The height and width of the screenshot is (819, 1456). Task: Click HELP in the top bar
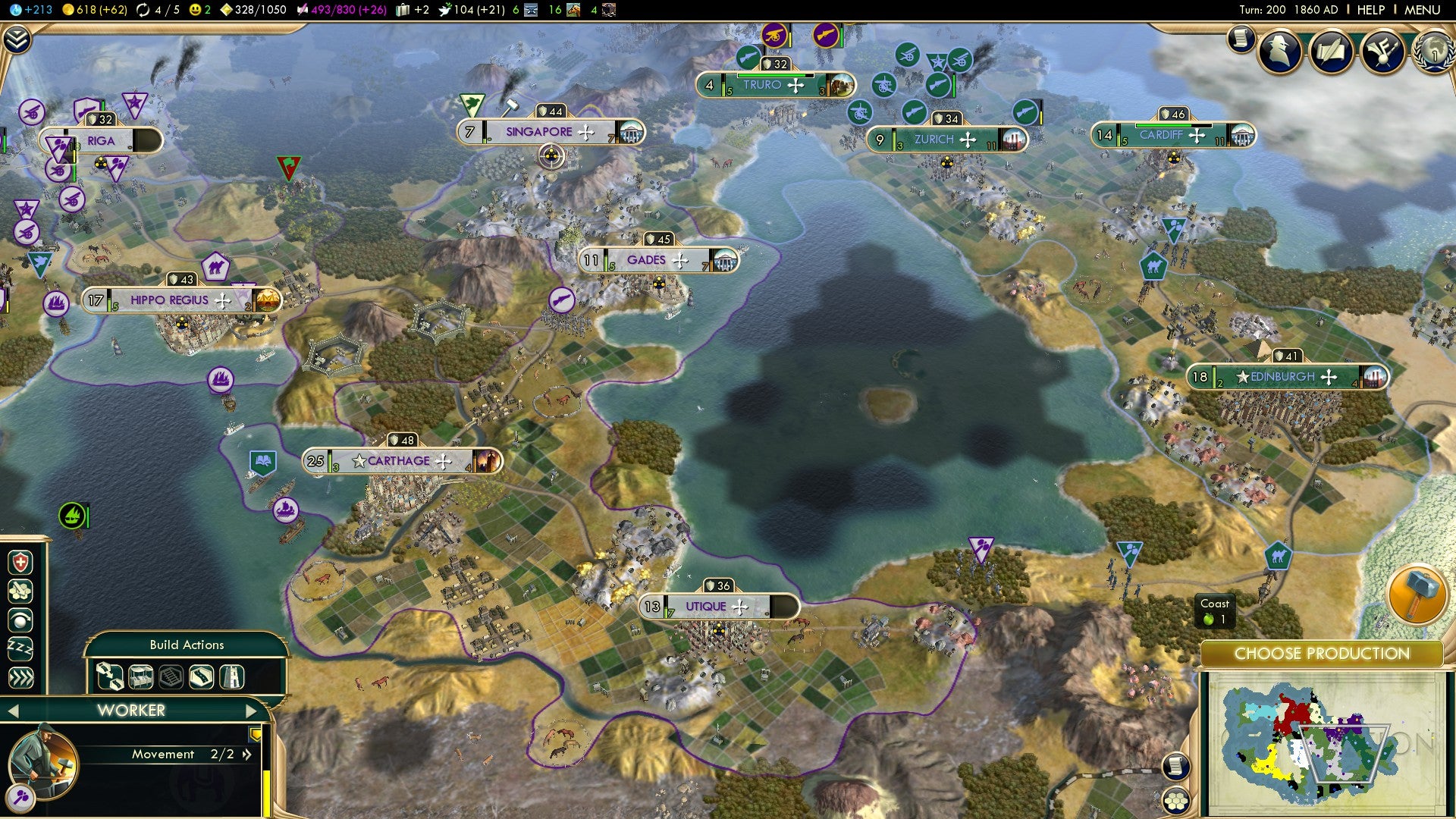coord(1370,10)
